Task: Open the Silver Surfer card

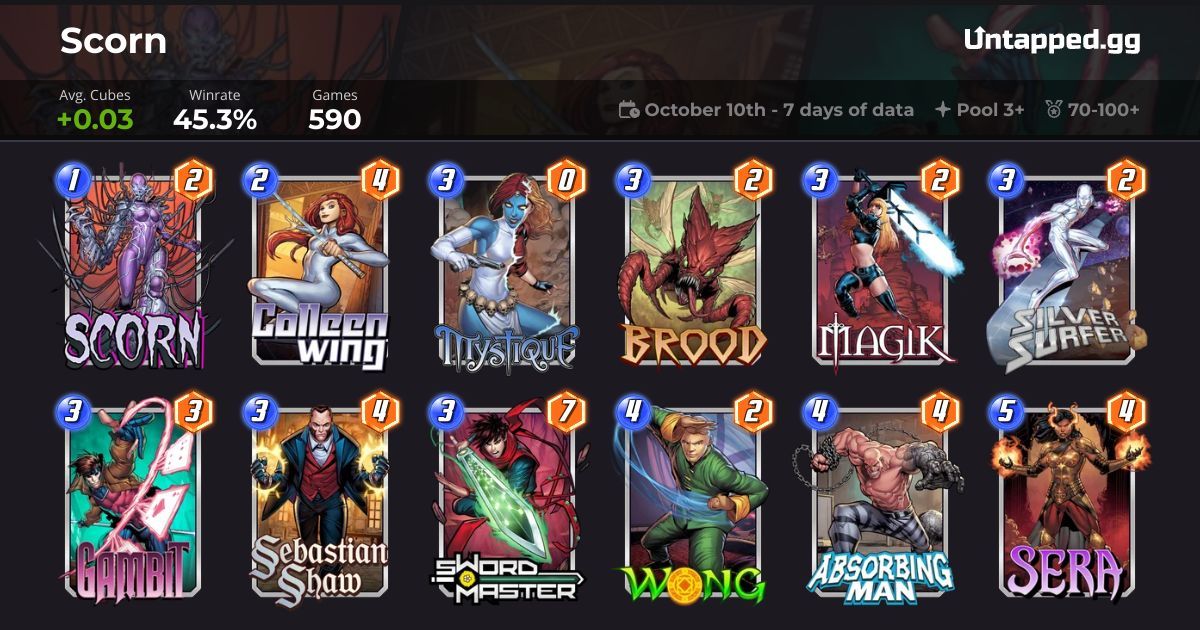Action: point(1066,268)
